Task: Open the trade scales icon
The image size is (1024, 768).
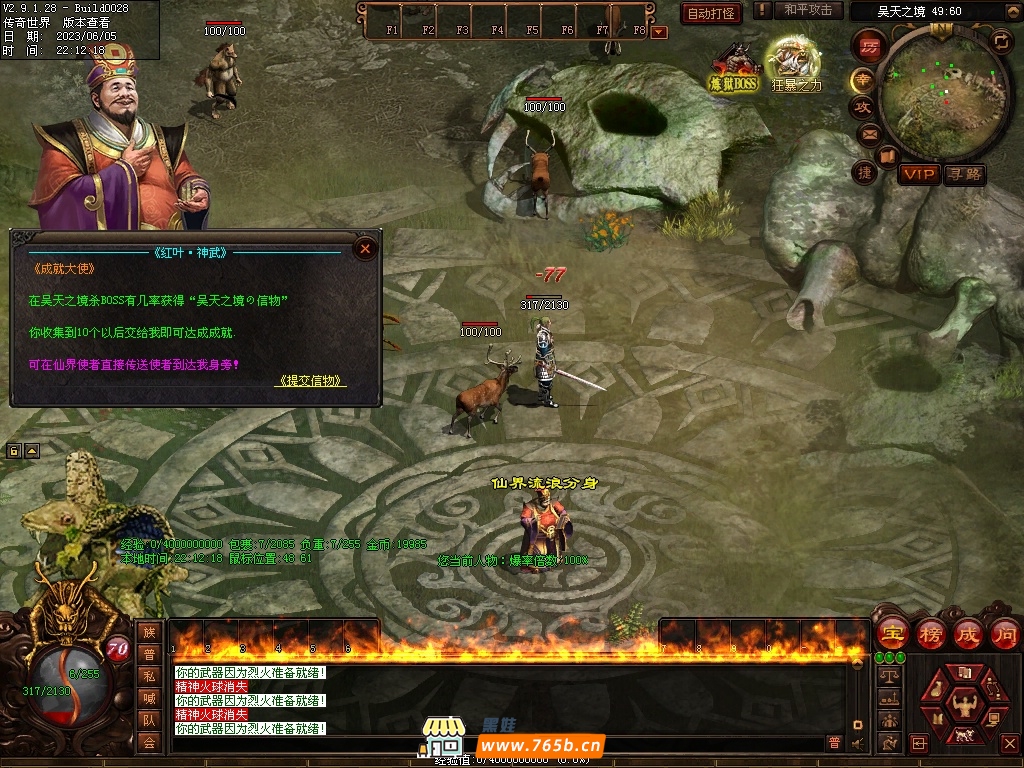Action: pos(887,676)
